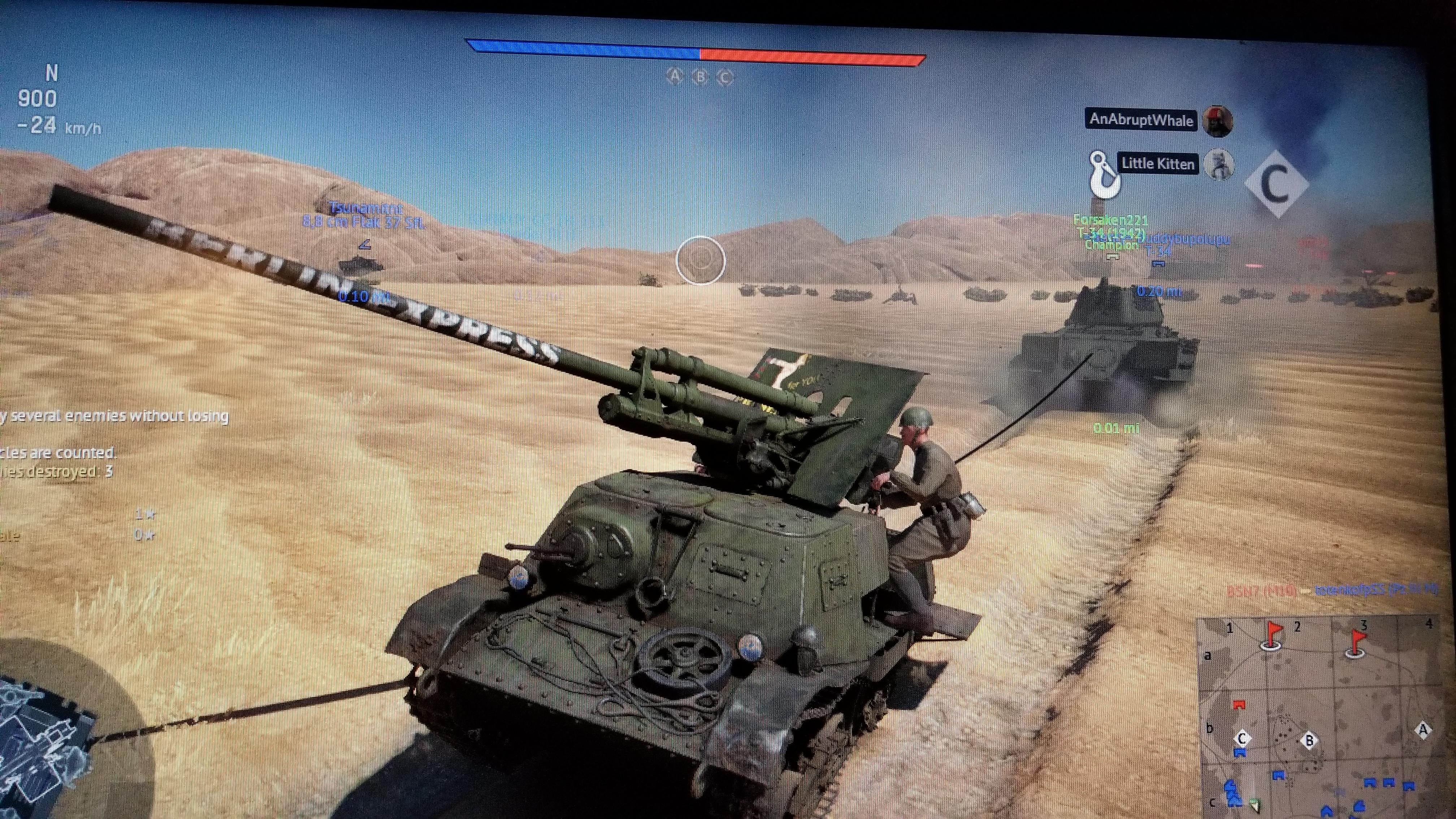
Task: Click the Little Kitten player avatar icon
Action: click(1219, 164)
